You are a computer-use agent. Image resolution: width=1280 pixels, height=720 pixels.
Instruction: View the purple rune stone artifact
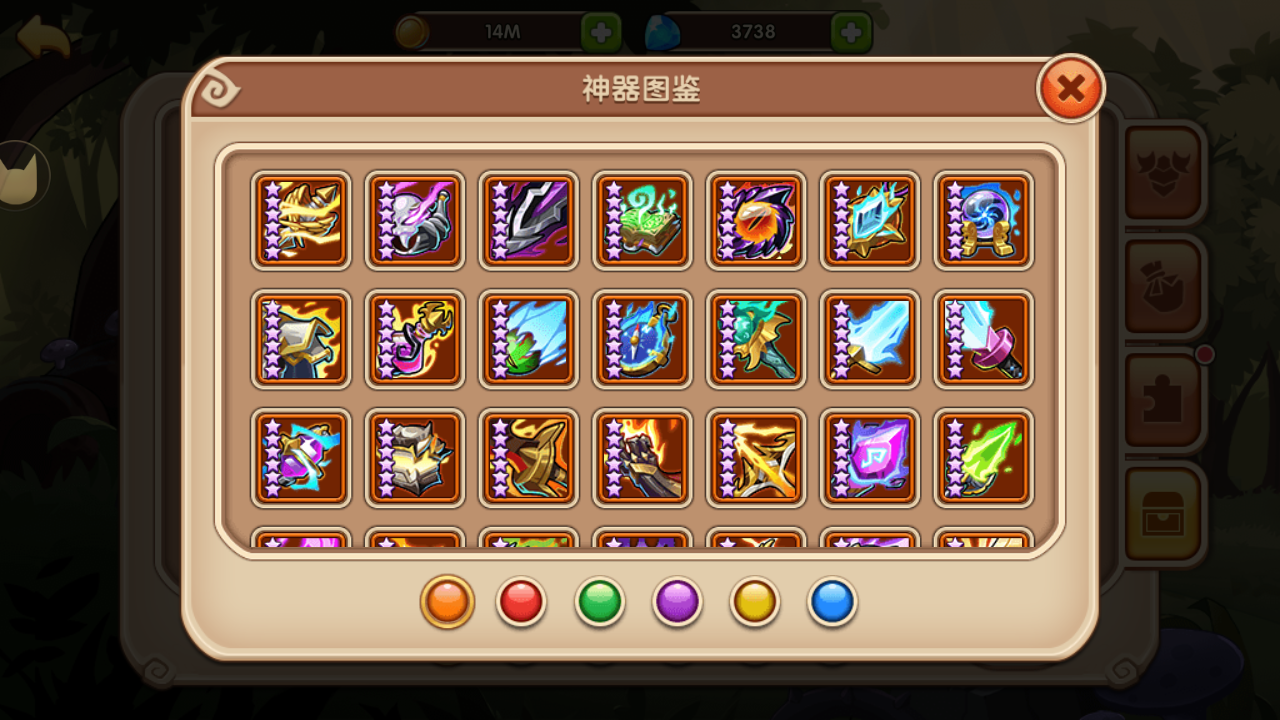[x=871, y=458]
